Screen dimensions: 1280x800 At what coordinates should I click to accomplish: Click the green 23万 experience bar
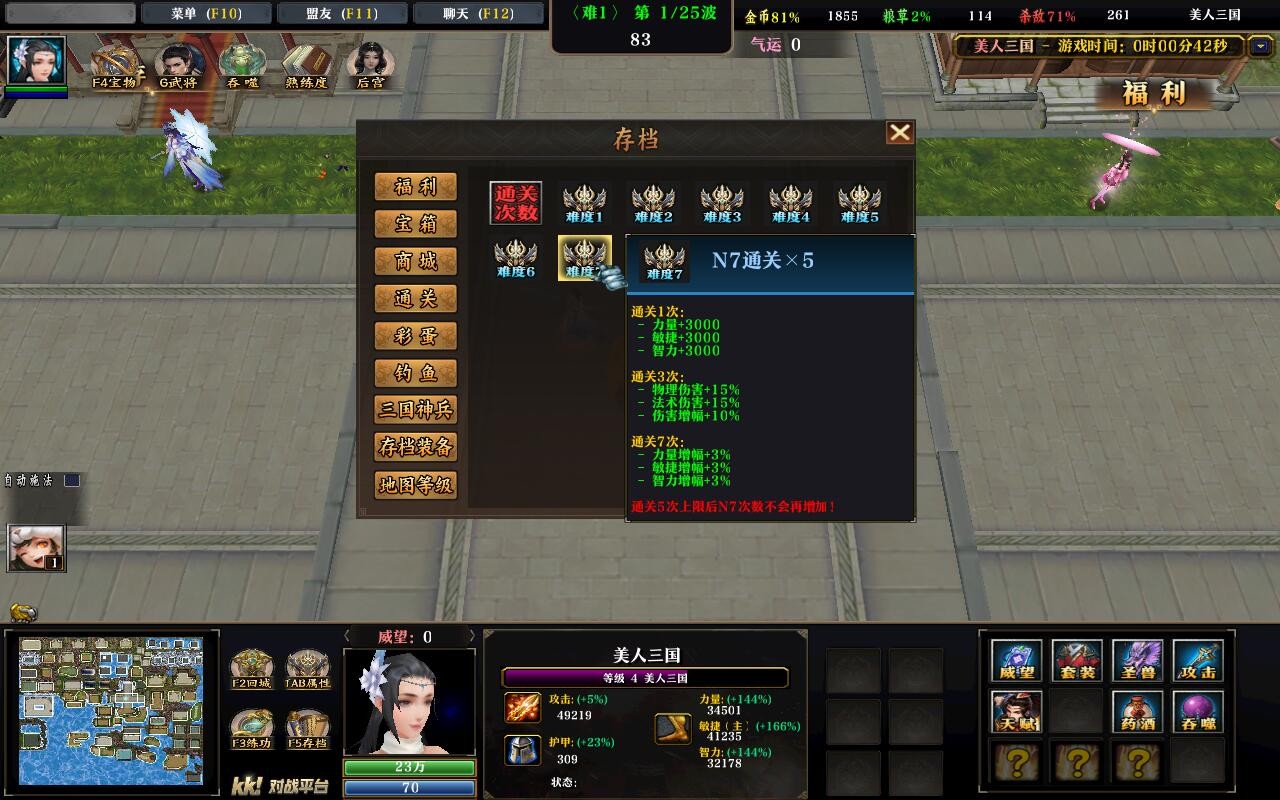pyautogui.click(x=412, y=766)
